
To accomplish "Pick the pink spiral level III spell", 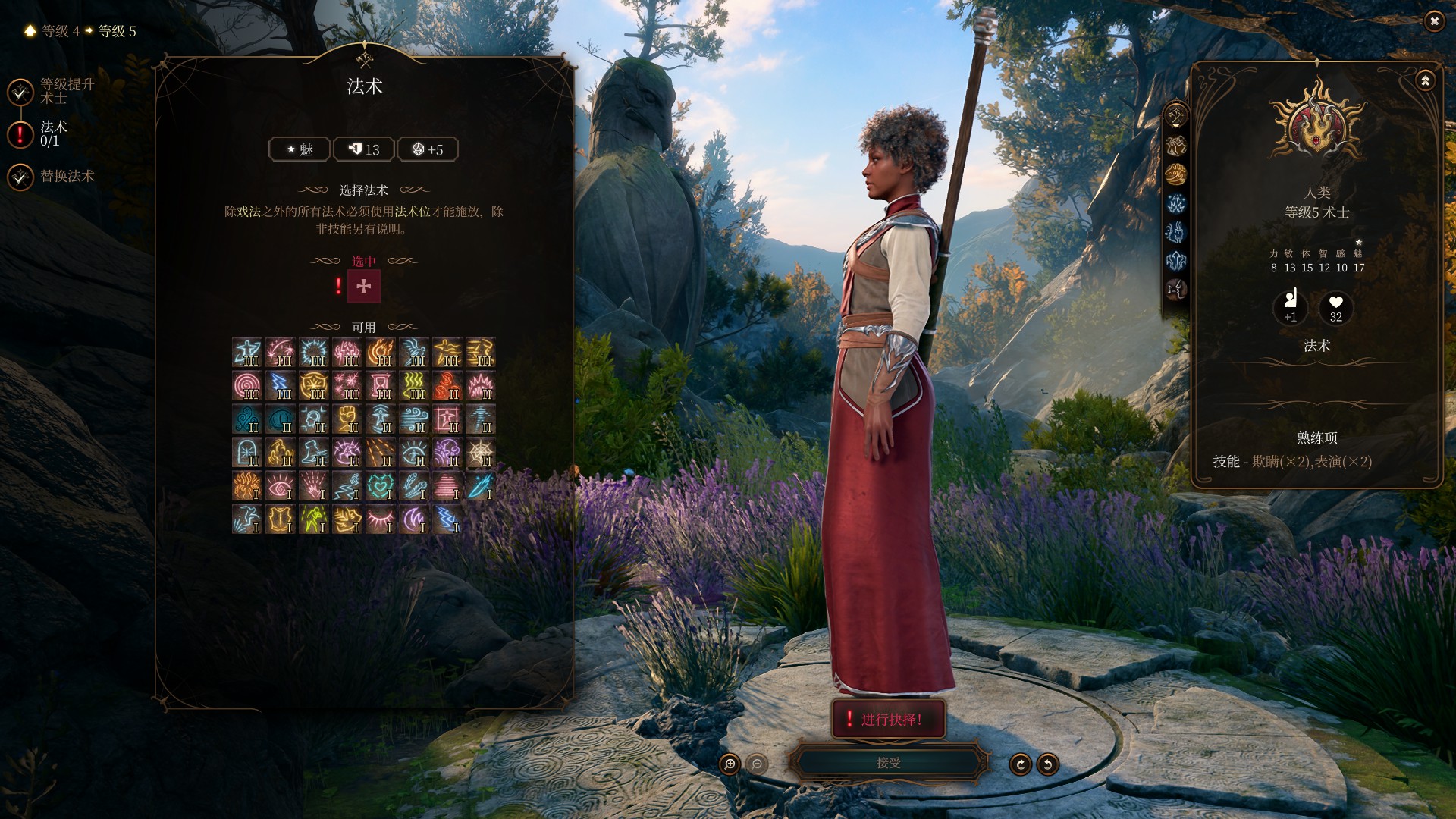I will pos(247,386).
